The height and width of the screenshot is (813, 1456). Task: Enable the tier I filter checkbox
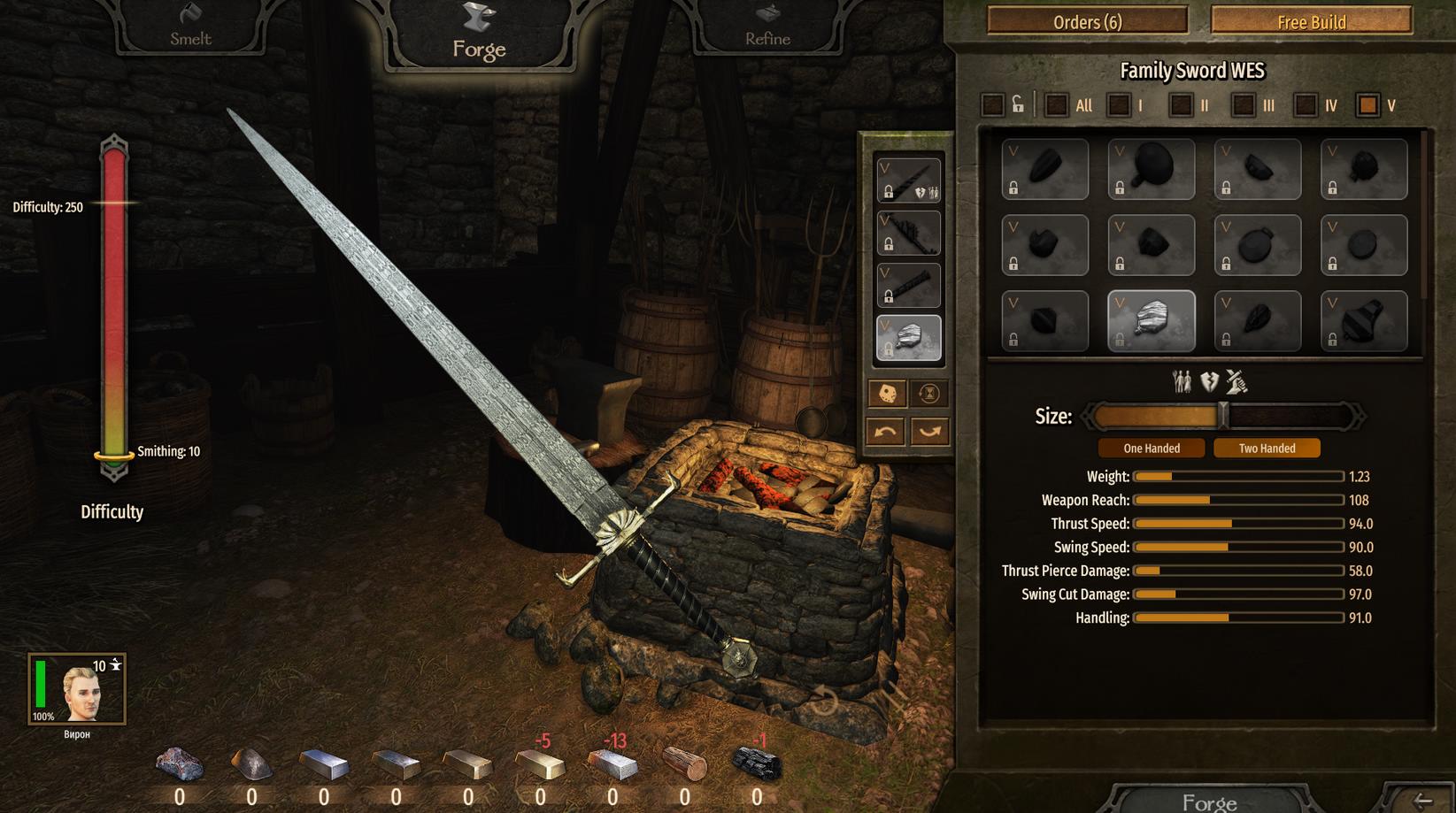[x=1119, y=105]
